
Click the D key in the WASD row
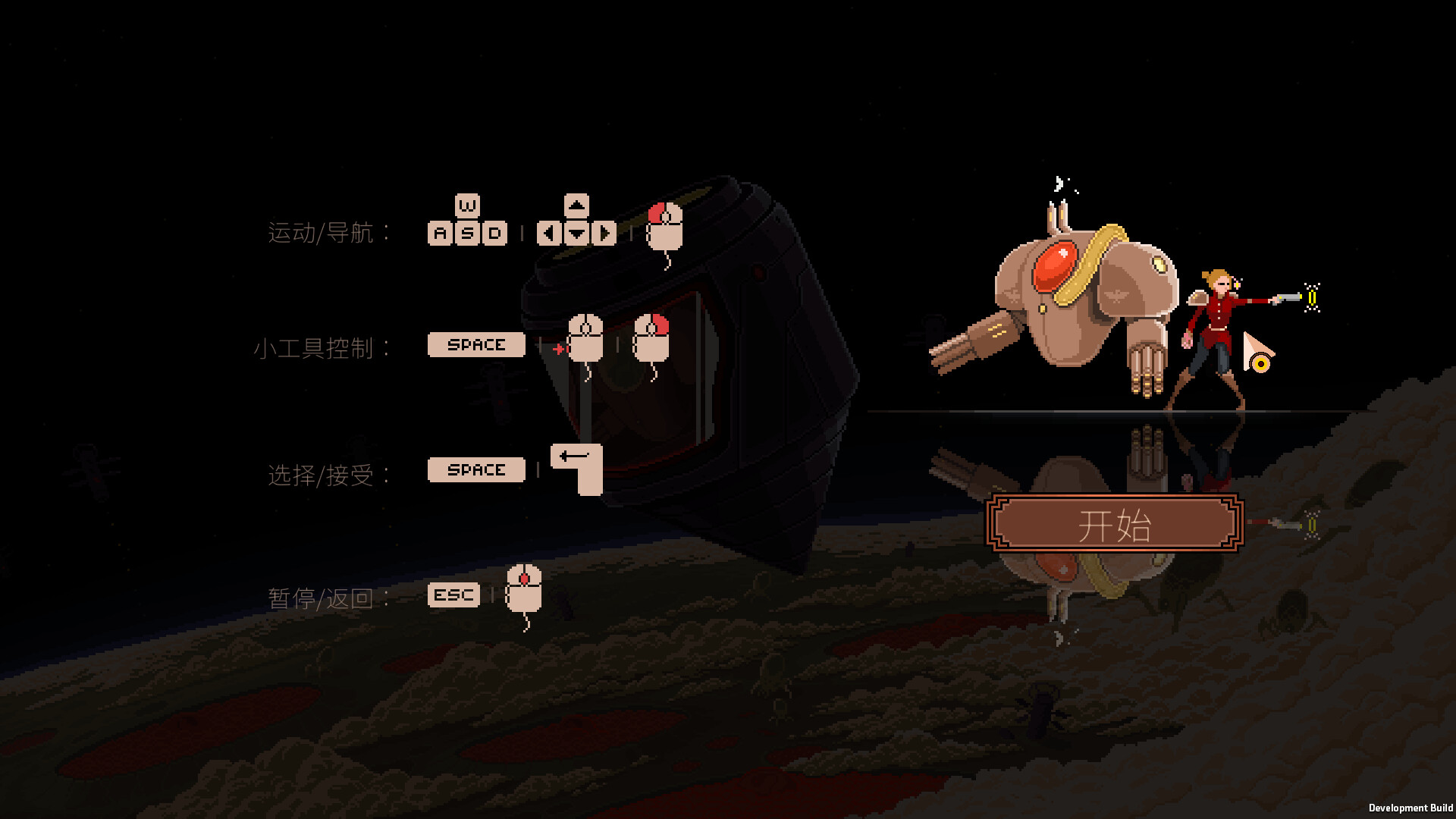tap(494, 233)
